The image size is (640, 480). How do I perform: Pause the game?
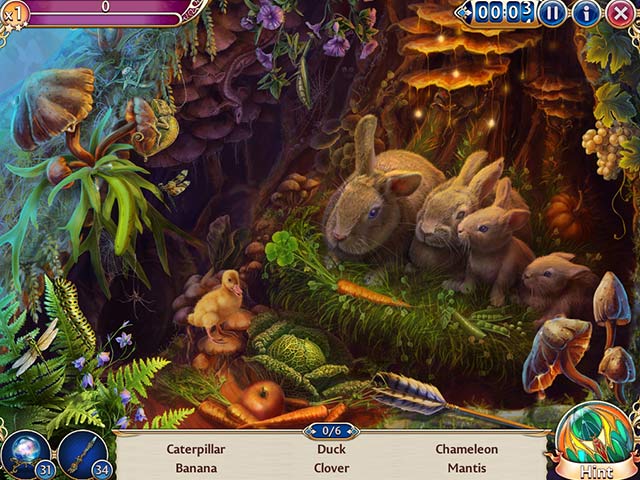[552, 13]
